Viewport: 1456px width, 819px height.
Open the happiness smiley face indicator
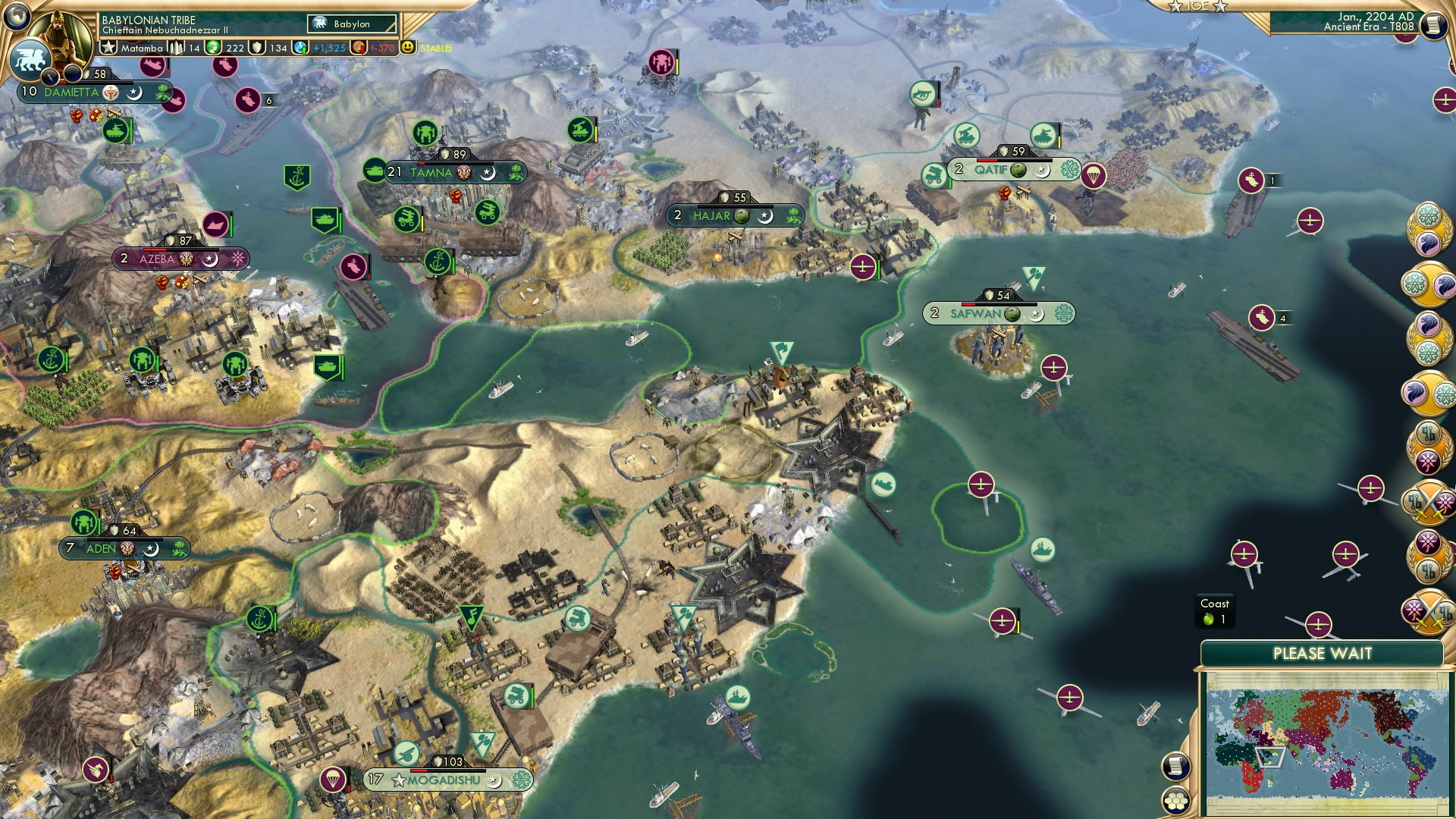(408, 47)
